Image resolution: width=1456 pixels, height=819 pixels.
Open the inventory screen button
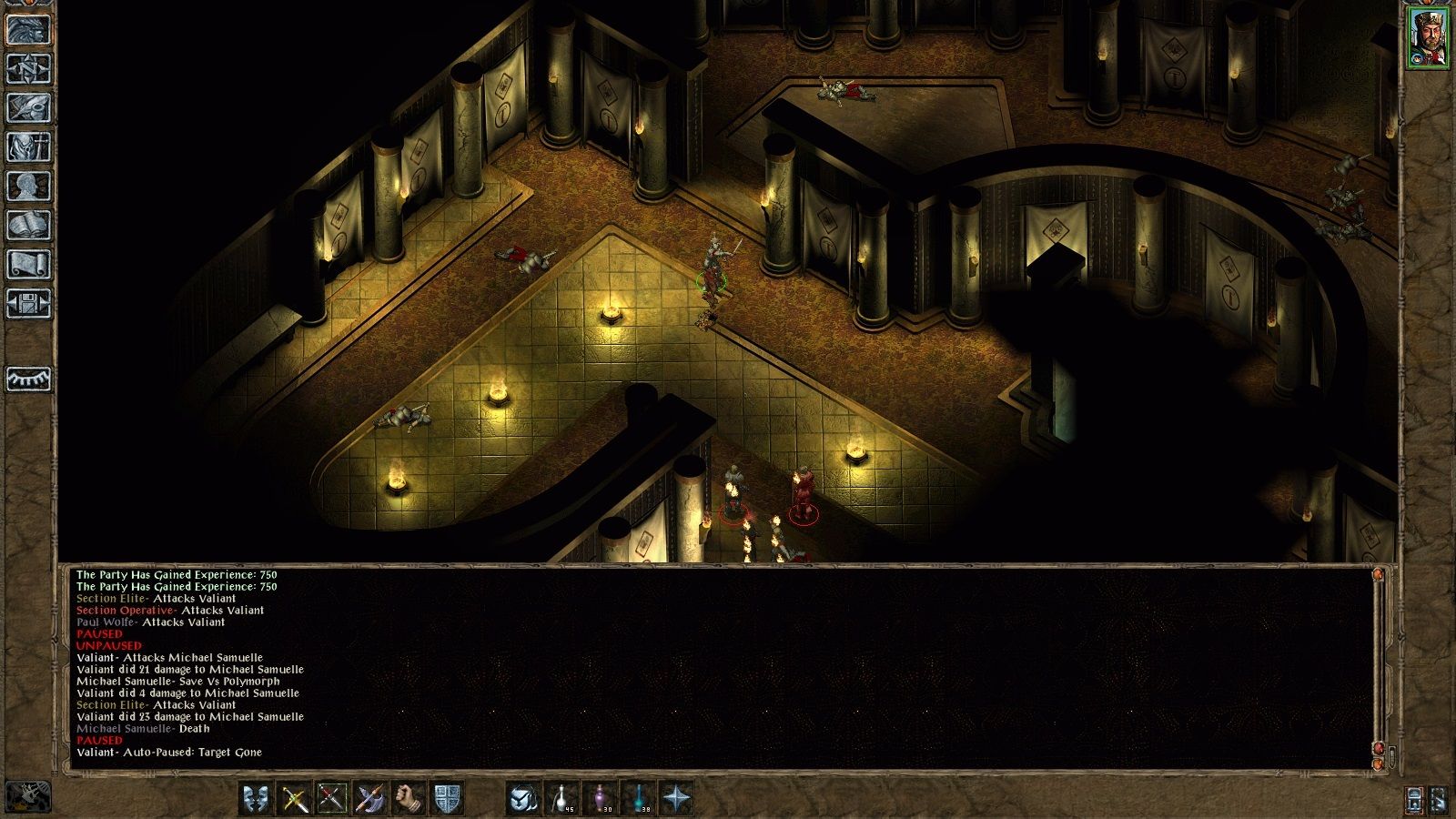[x=28, y=147]
